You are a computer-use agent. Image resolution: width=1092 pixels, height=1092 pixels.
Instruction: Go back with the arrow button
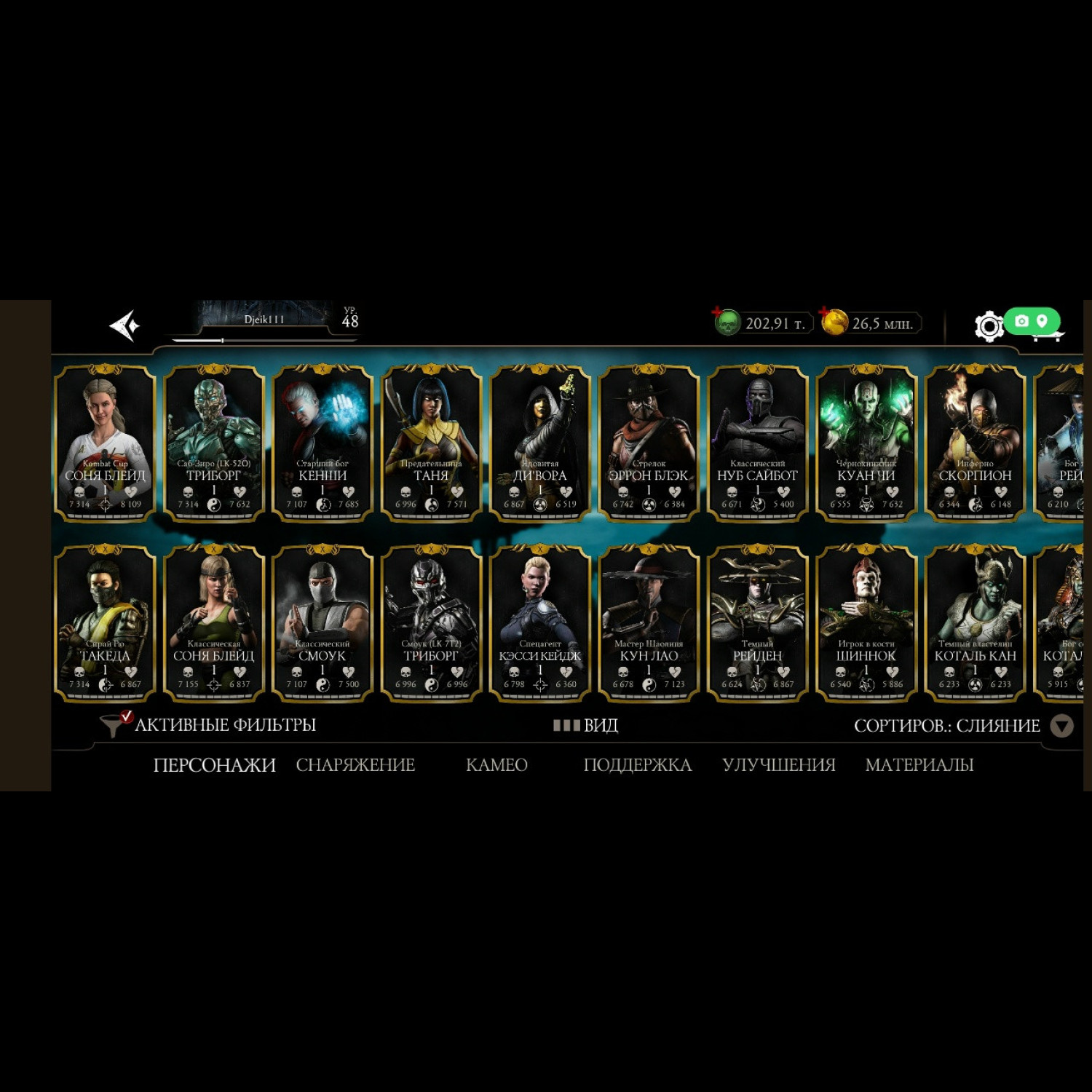point(124,325)
